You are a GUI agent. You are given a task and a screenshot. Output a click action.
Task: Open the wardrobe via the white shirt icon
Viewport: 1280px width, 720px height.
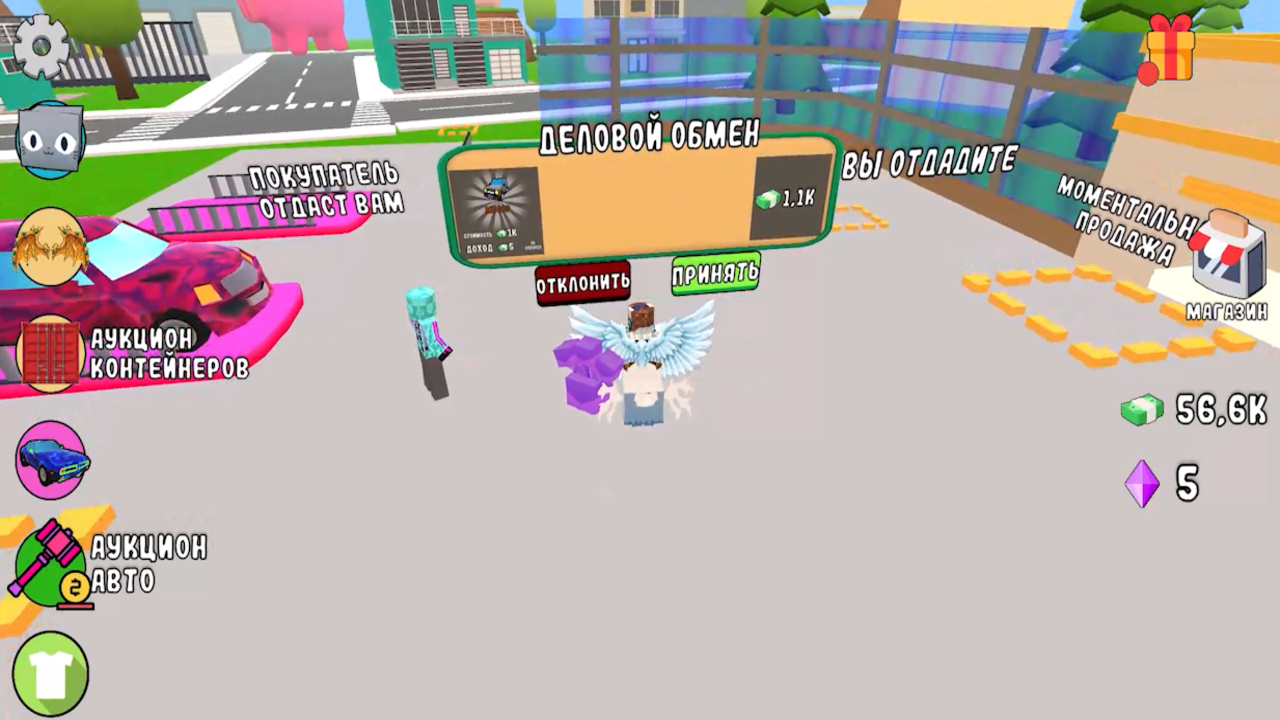pyautogui.click(x=51, y=672)
